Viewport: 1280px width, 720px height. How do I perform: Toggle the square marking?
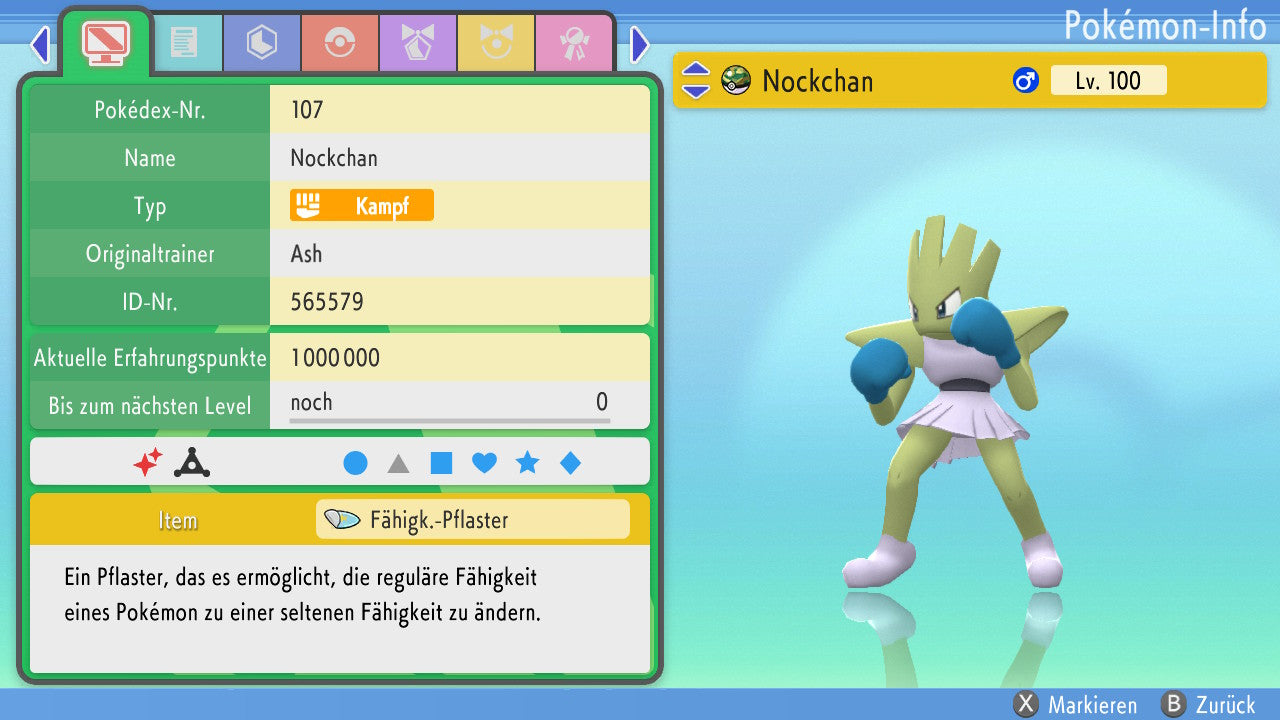[441, 463]
